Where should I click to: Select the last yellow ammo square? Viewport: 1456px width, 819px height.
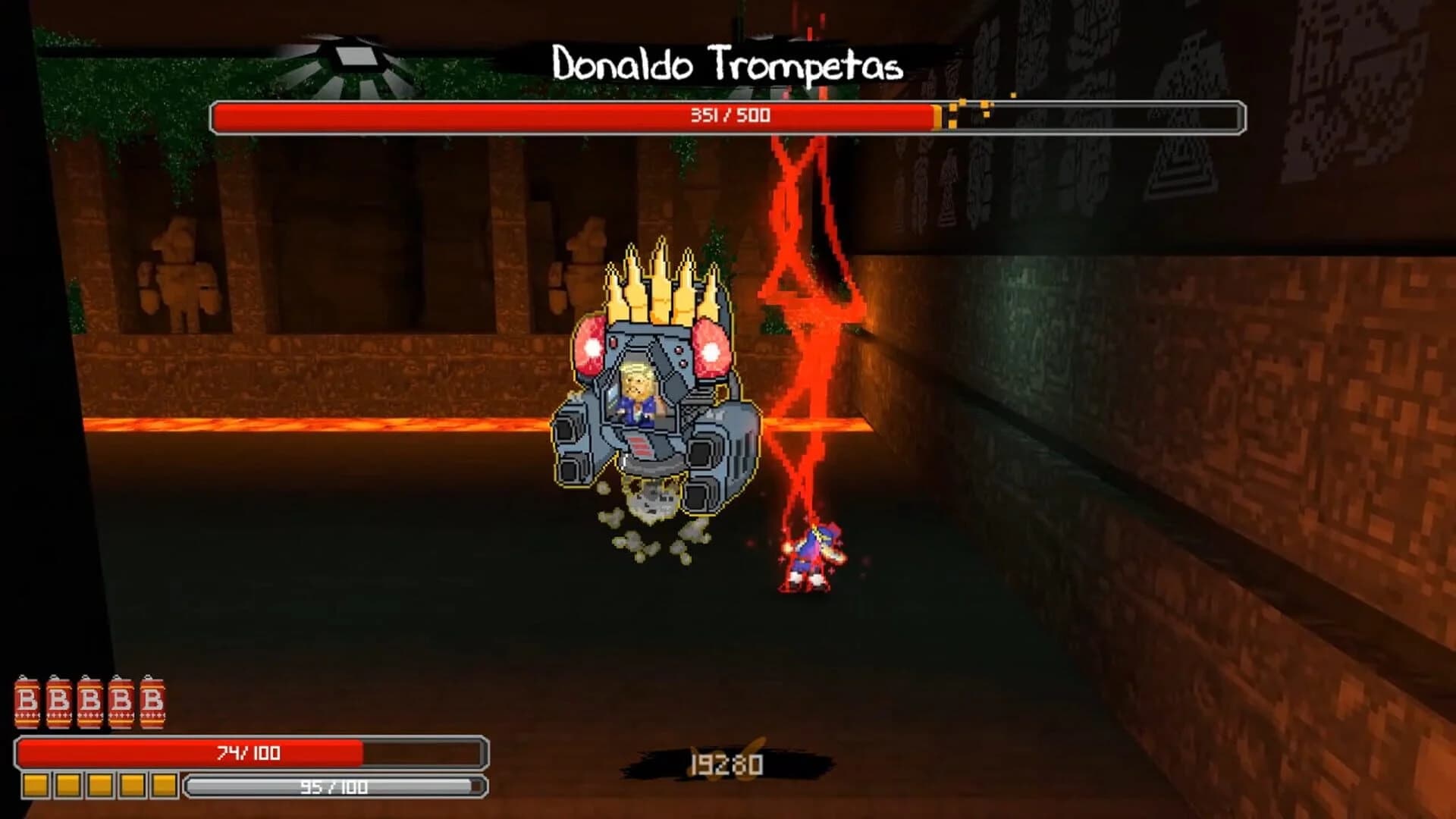coord(164,786)
